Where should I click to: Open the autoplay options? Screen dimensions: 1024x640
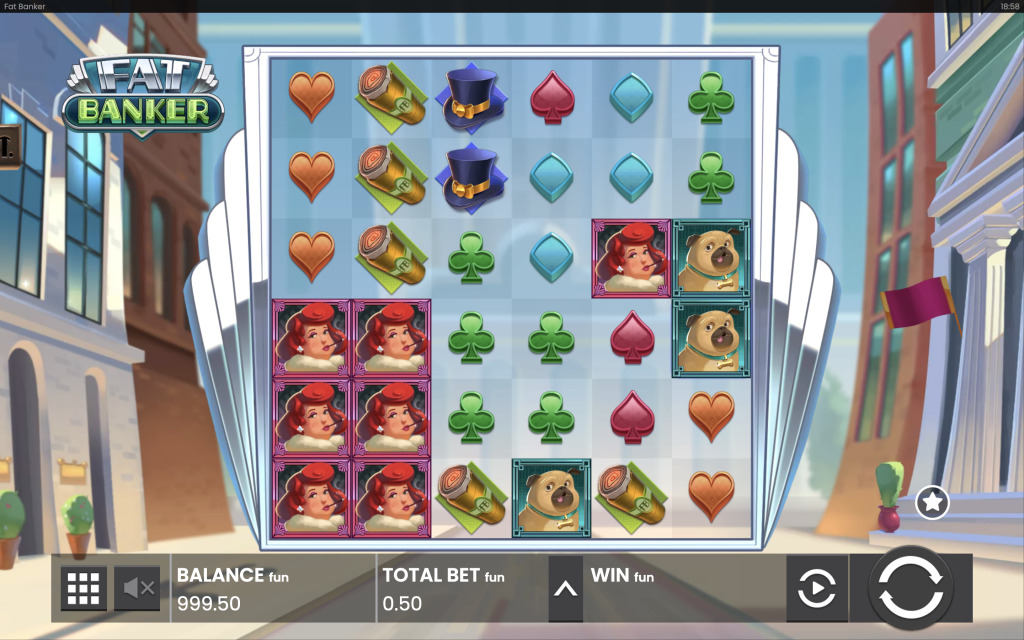click(817, 589)
